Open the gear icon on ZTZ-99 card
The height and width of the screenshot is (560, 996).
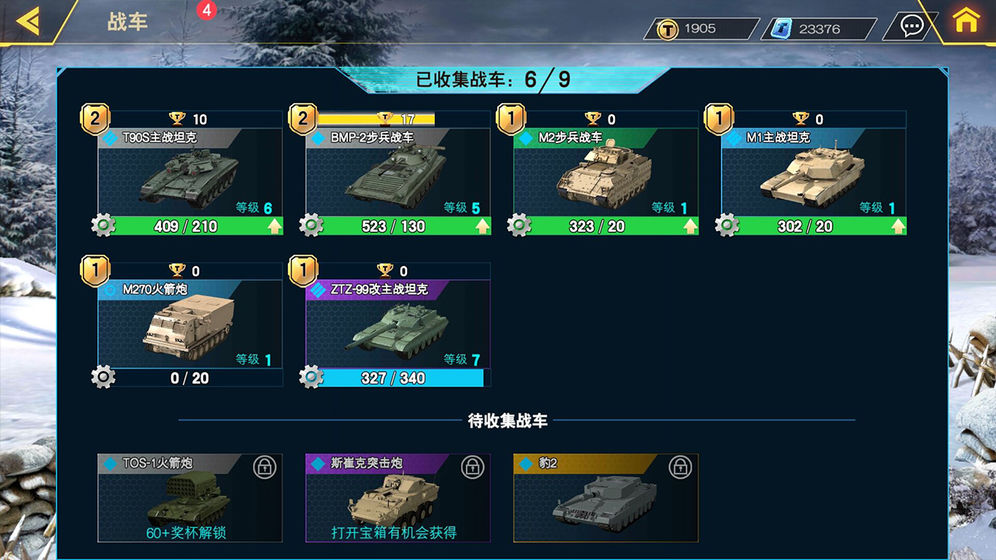pyautogui.click(x=311, y=377)
